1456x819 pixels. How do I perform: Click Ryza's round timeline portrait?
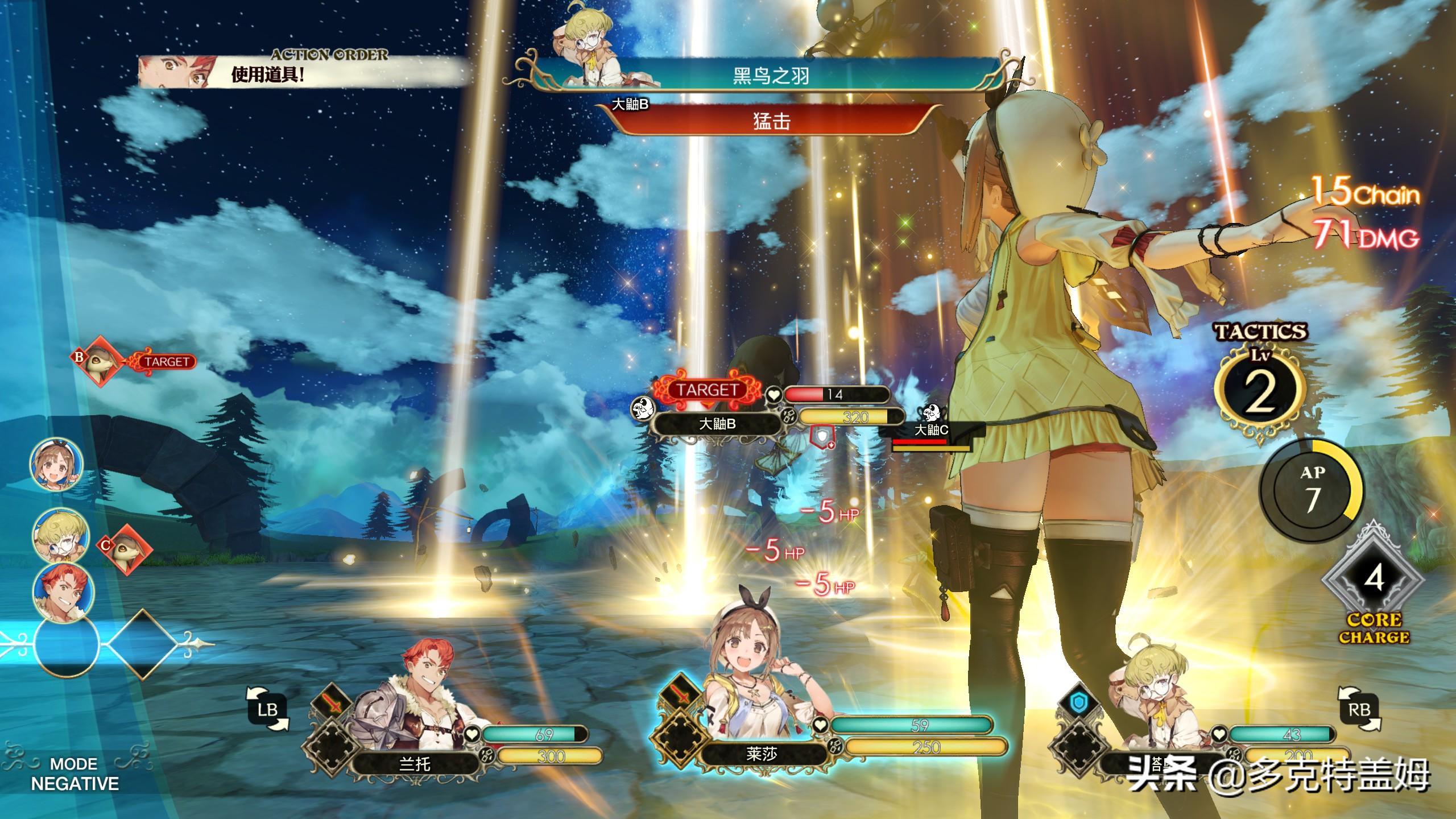coord(57,464)
